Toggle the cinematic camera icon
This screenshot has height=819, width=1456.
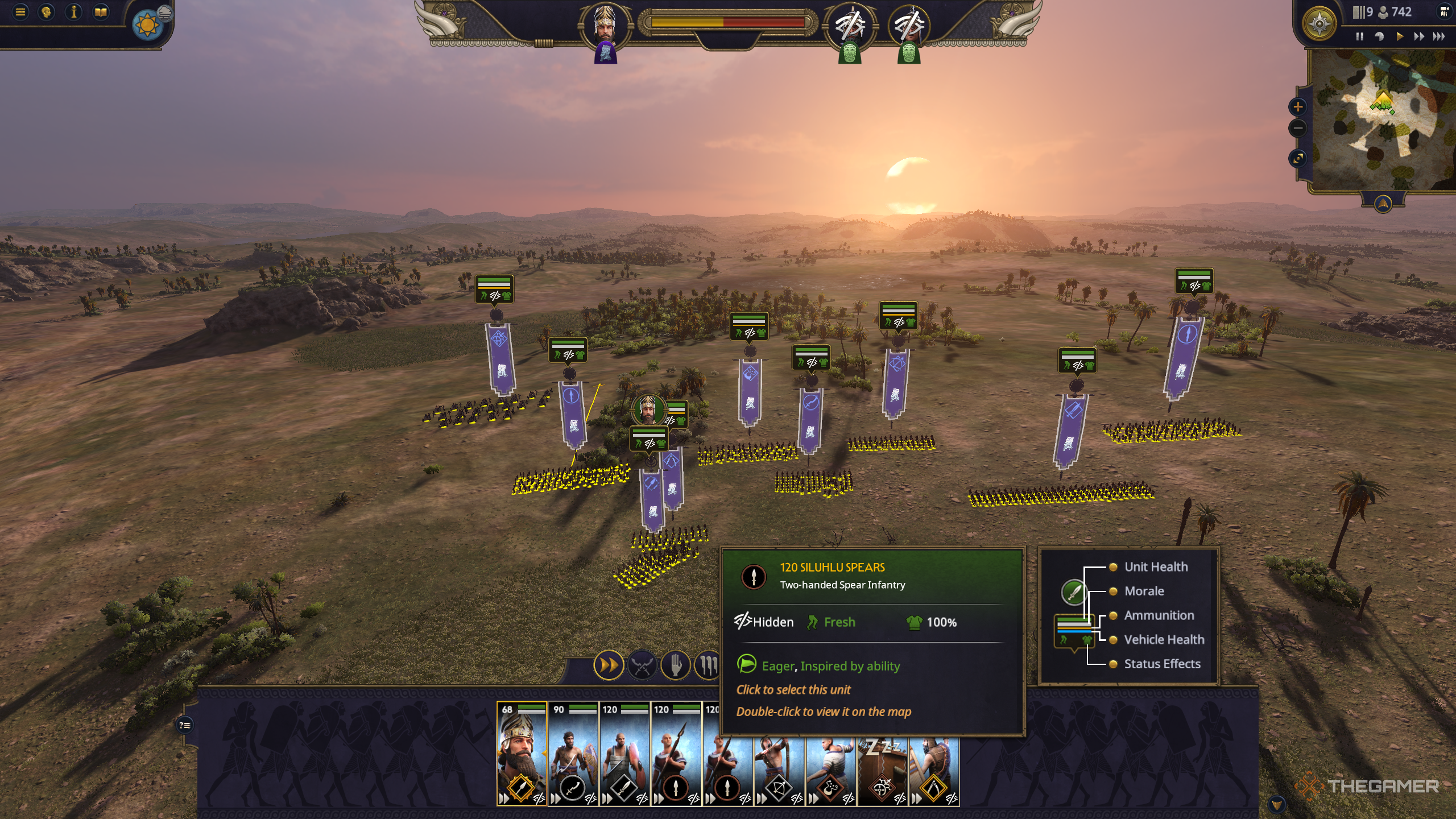(1444, 11)
